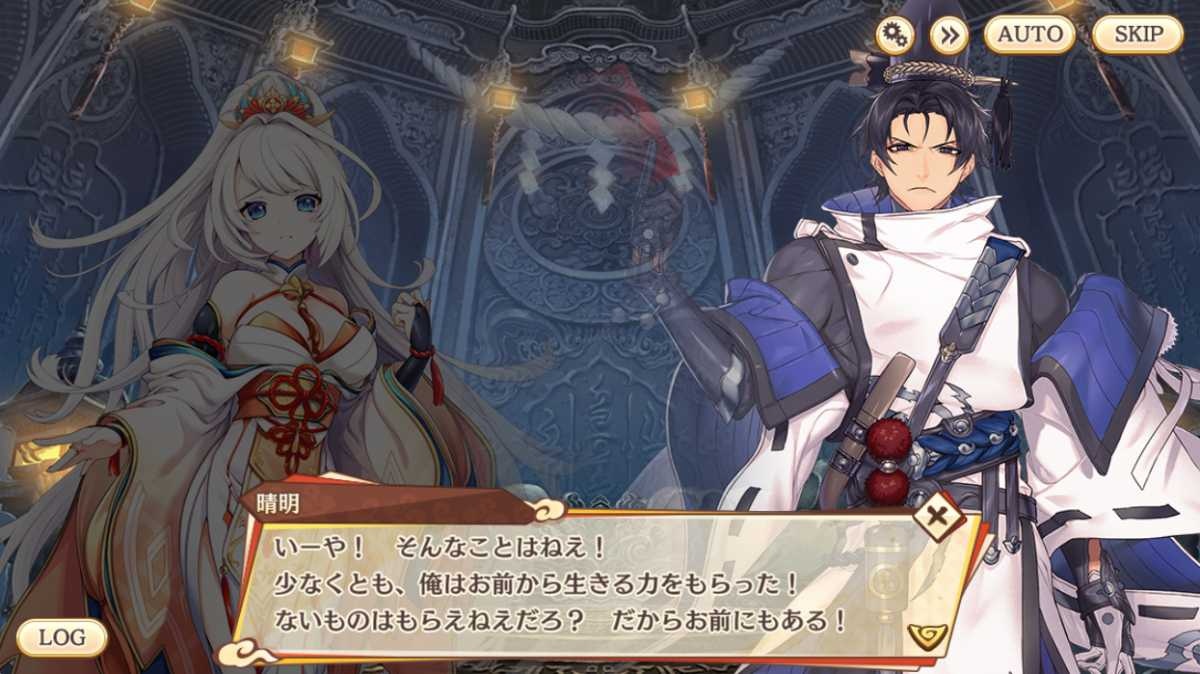The height and width of the screenshot is (674, 1200).
Task: Toggle AUTO dialogue playback
Action: tap(1030, 34)
